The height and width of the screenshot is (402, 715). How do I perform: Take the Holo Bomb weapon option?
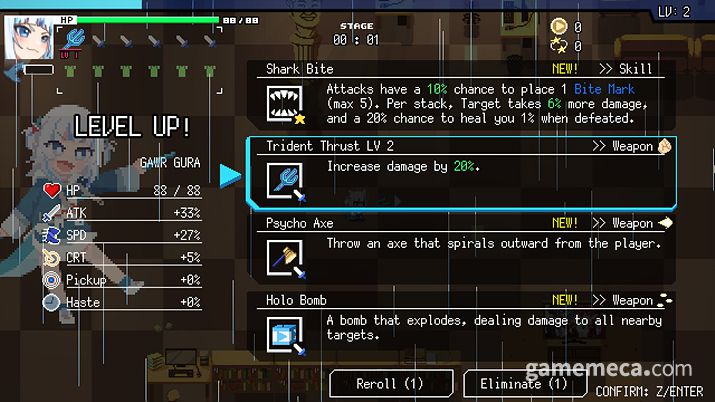point(462,326)
